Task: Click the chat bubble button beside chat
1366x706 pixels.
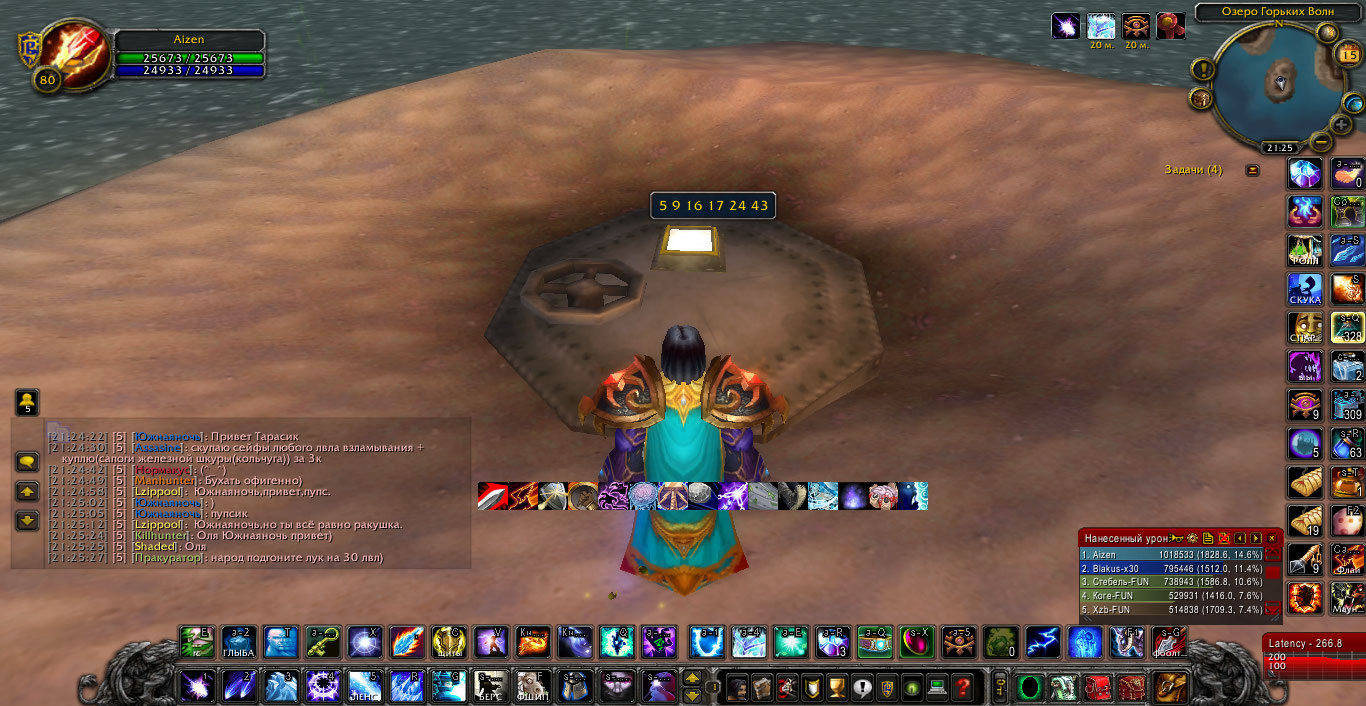Action: [27, 462]
